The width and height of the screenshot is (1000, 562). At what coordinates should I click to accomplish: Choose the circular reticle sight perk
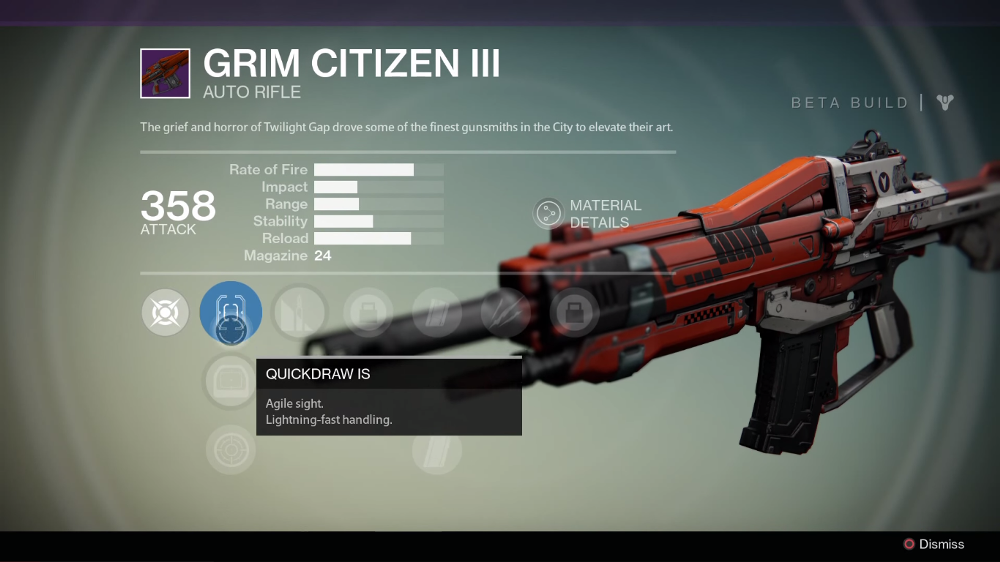click(x=231, y=449)
